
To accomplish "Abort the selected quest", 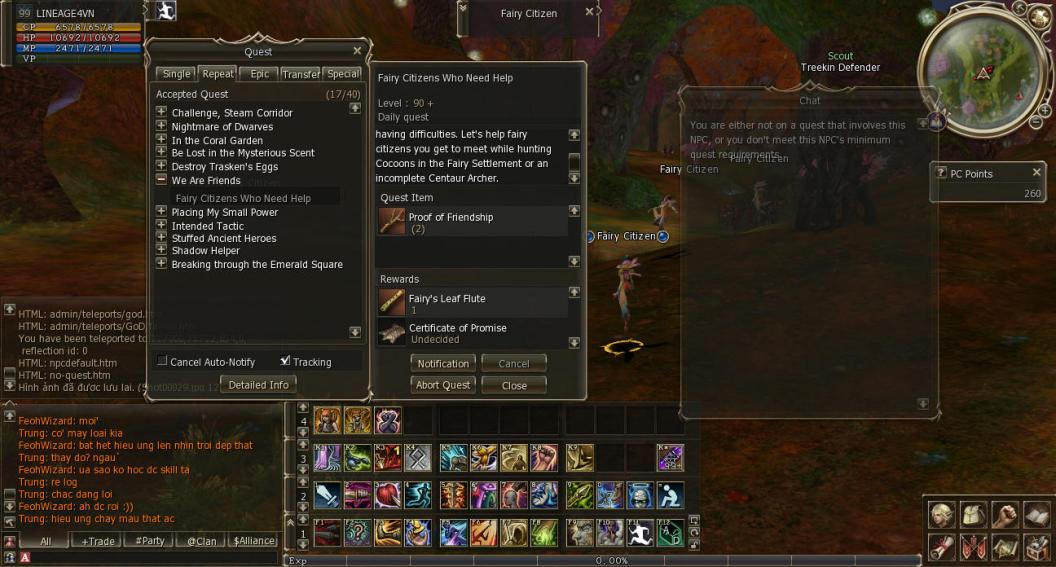I will (443, 385).
